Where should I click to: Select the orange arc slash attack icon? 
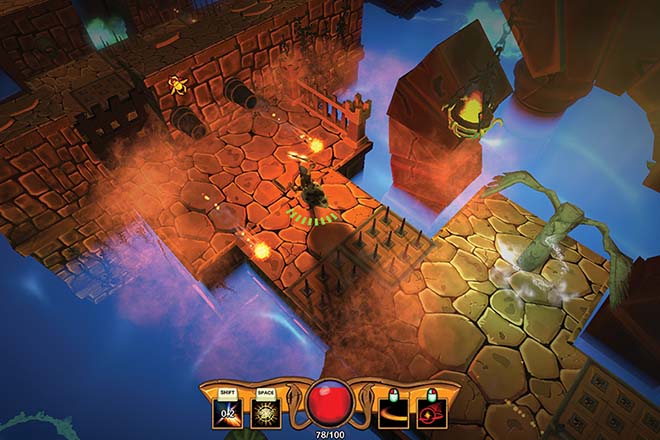coord(392,412)
